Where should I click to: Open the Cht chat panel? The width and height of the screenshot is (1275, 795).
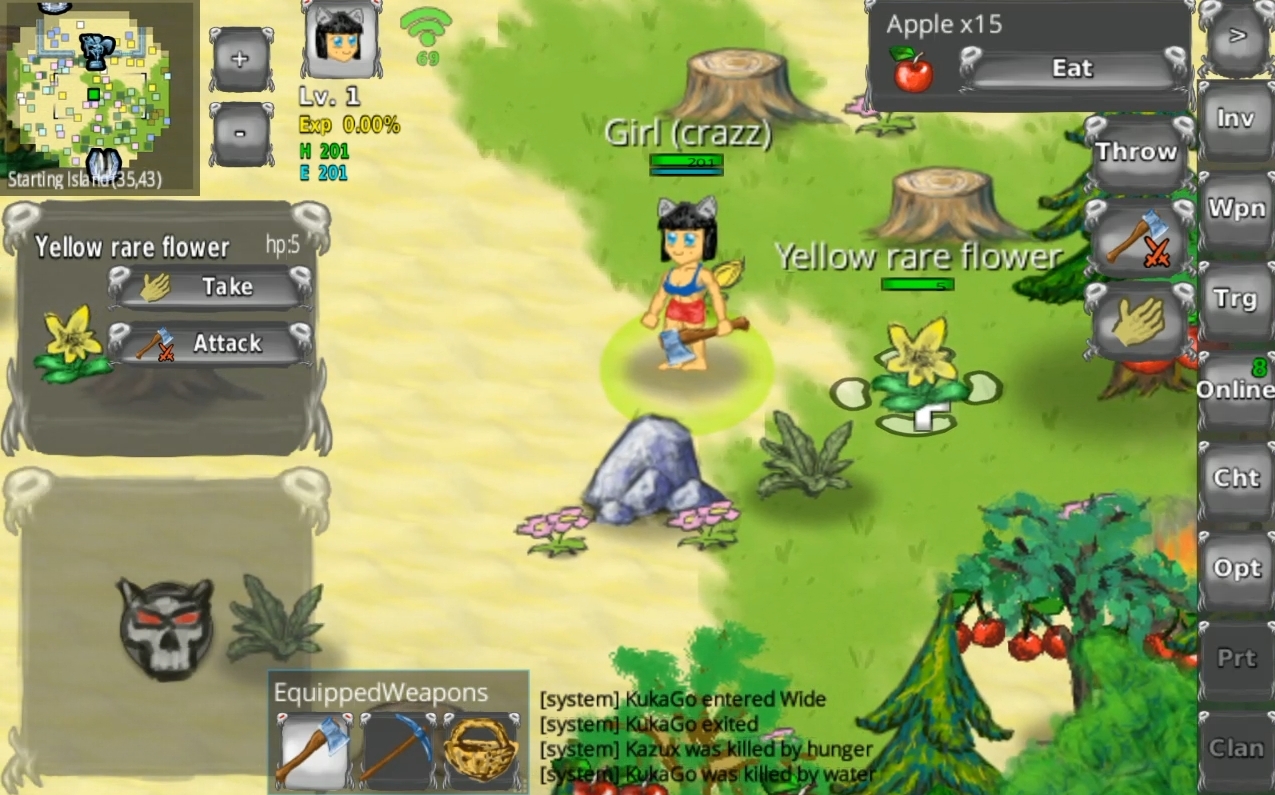[x=1236, y=478]
